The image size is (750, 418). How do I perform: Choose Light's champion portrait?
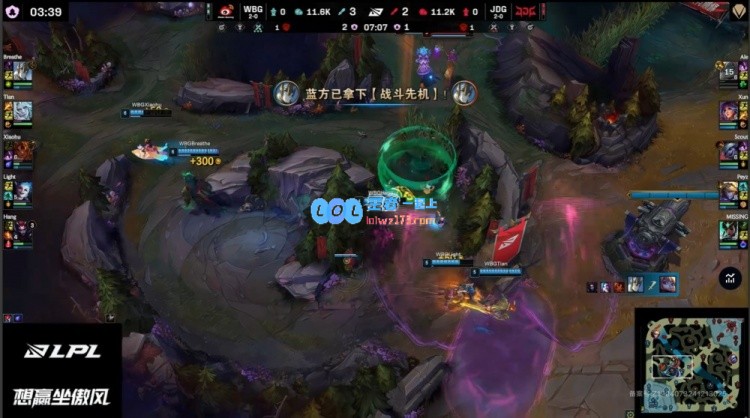pos(22,191)
